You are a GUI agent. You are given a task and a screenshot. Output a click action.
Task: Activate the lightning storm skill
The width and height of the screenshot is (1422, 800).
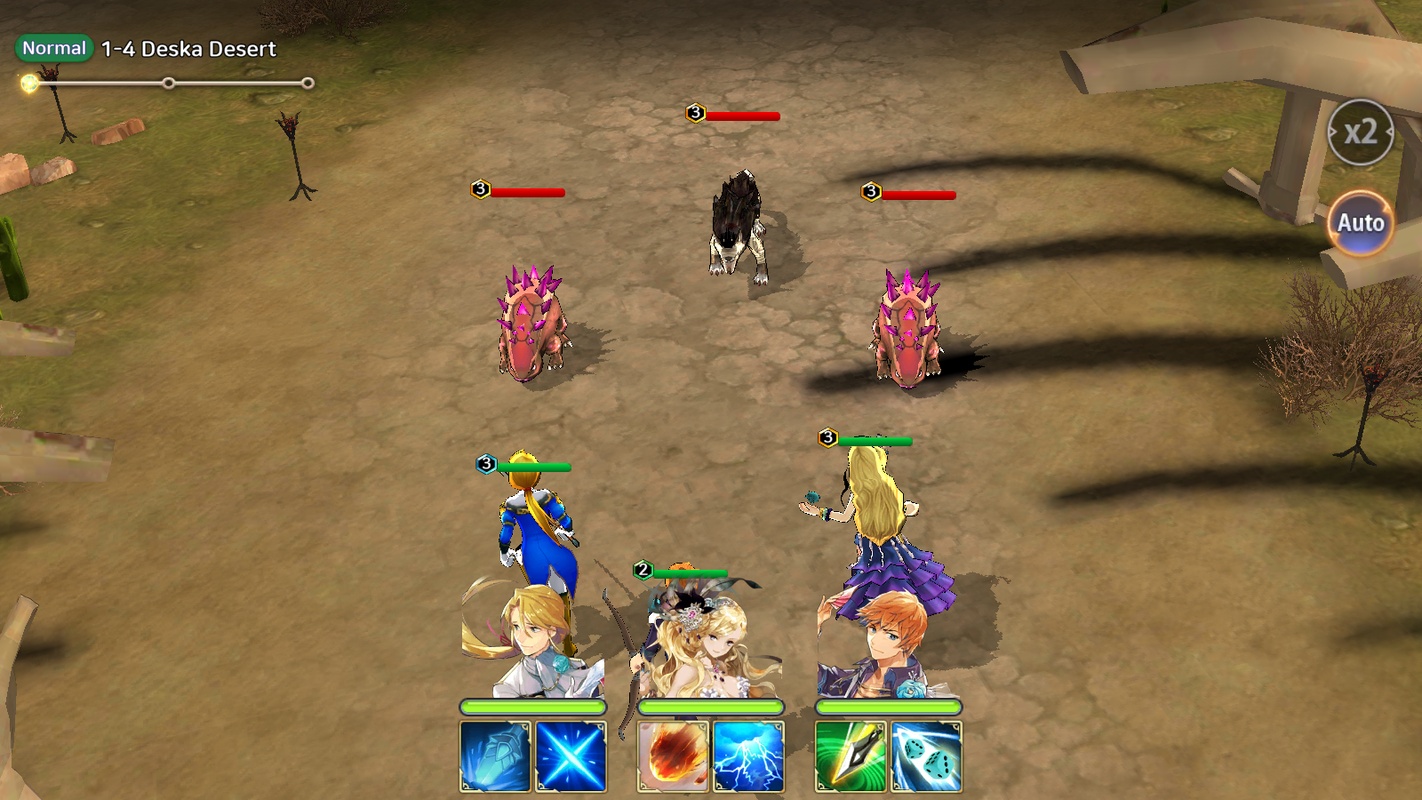pyautogui.click(x=749, y=757)
